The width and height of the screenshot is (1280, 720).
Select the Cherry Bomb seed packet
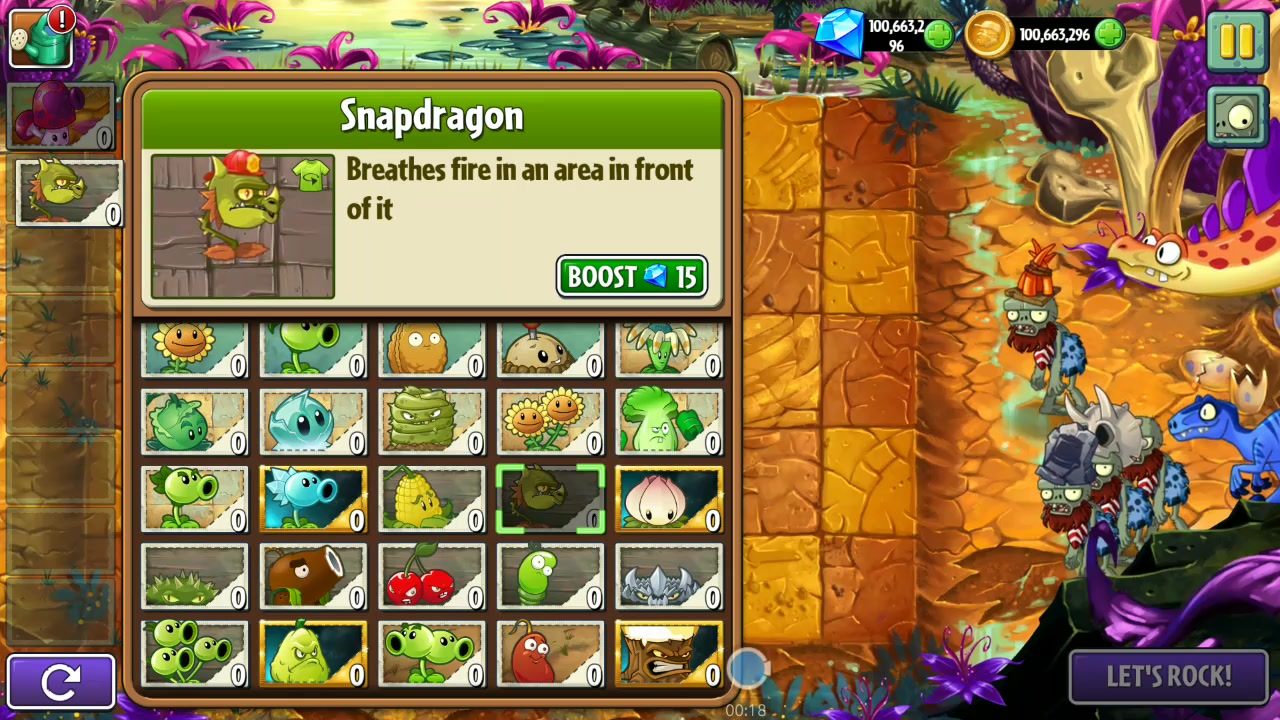point(431,577)
